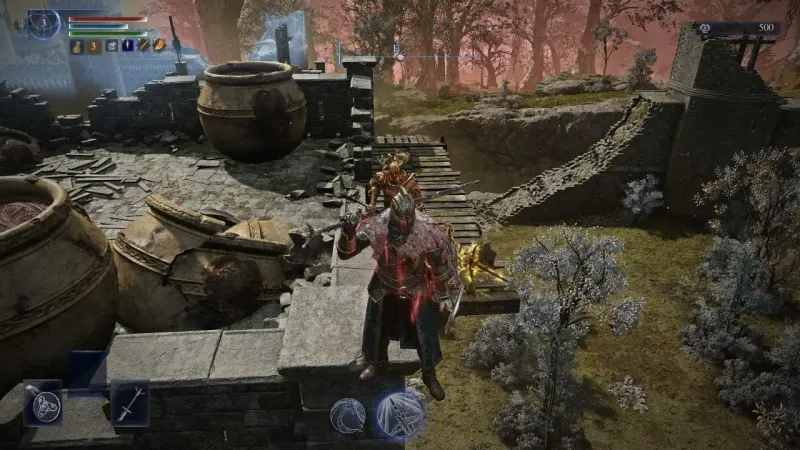Activate the crescent-shaped skill icon
This screenshot has width=800, height=450.
point(347,415)
